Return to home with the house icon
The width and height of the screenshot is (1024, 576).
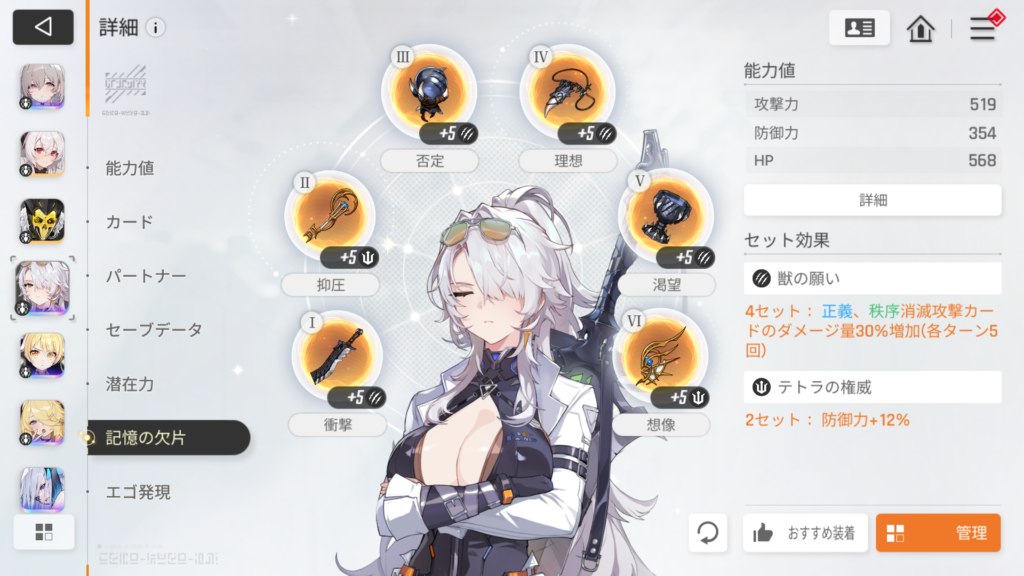[920, 28]
